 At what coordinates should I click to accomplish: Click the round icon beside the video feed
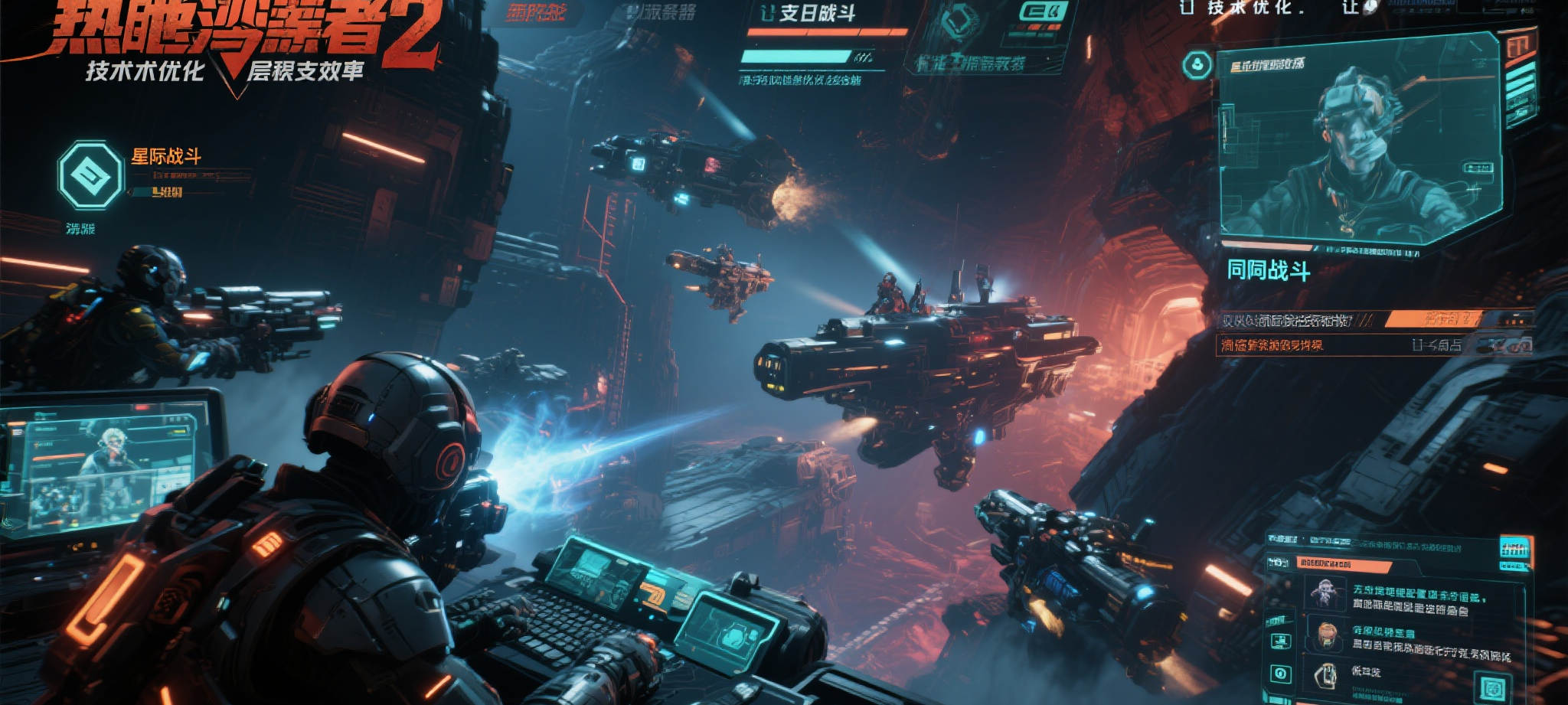point(1197,66)
